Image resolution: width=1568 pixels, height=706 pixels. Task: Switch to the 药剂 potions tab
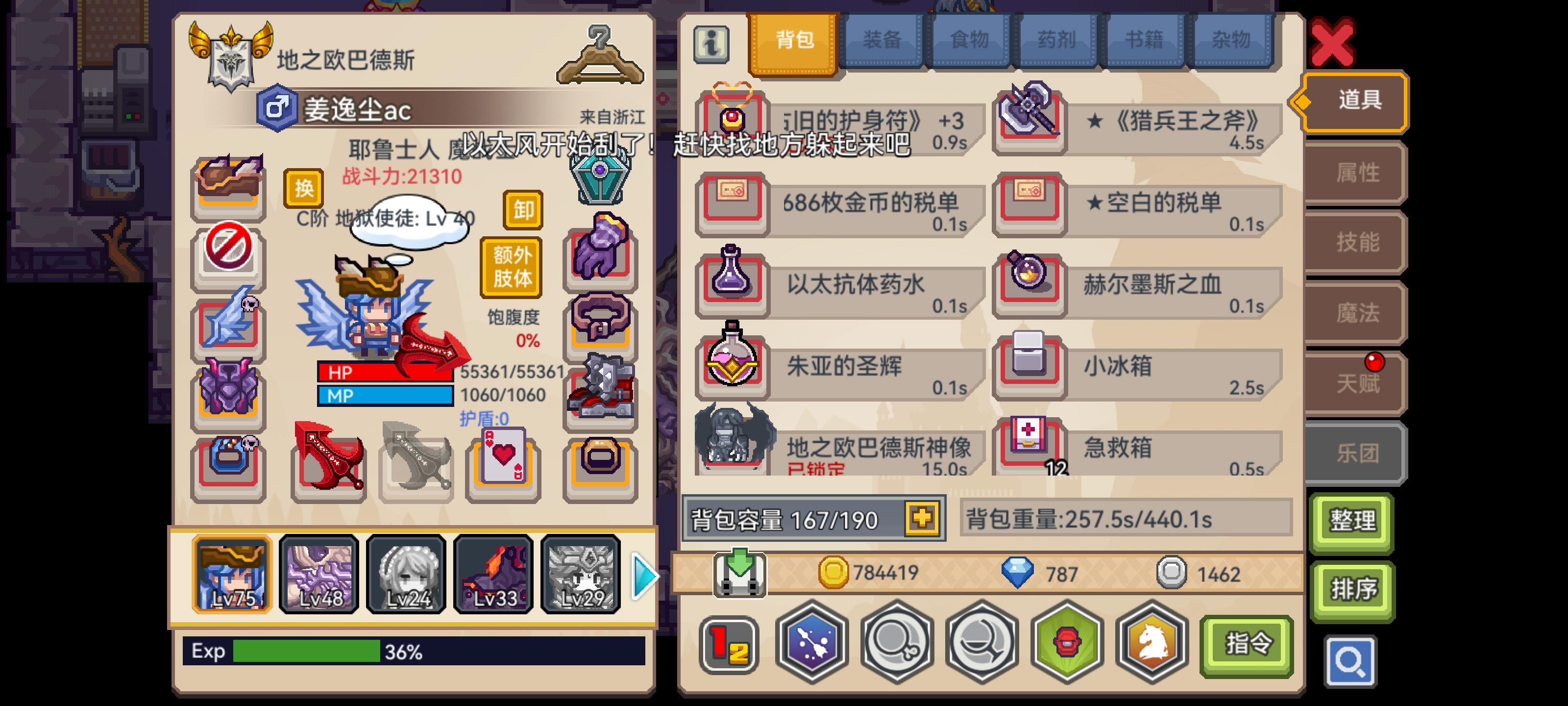point(1057,40)
